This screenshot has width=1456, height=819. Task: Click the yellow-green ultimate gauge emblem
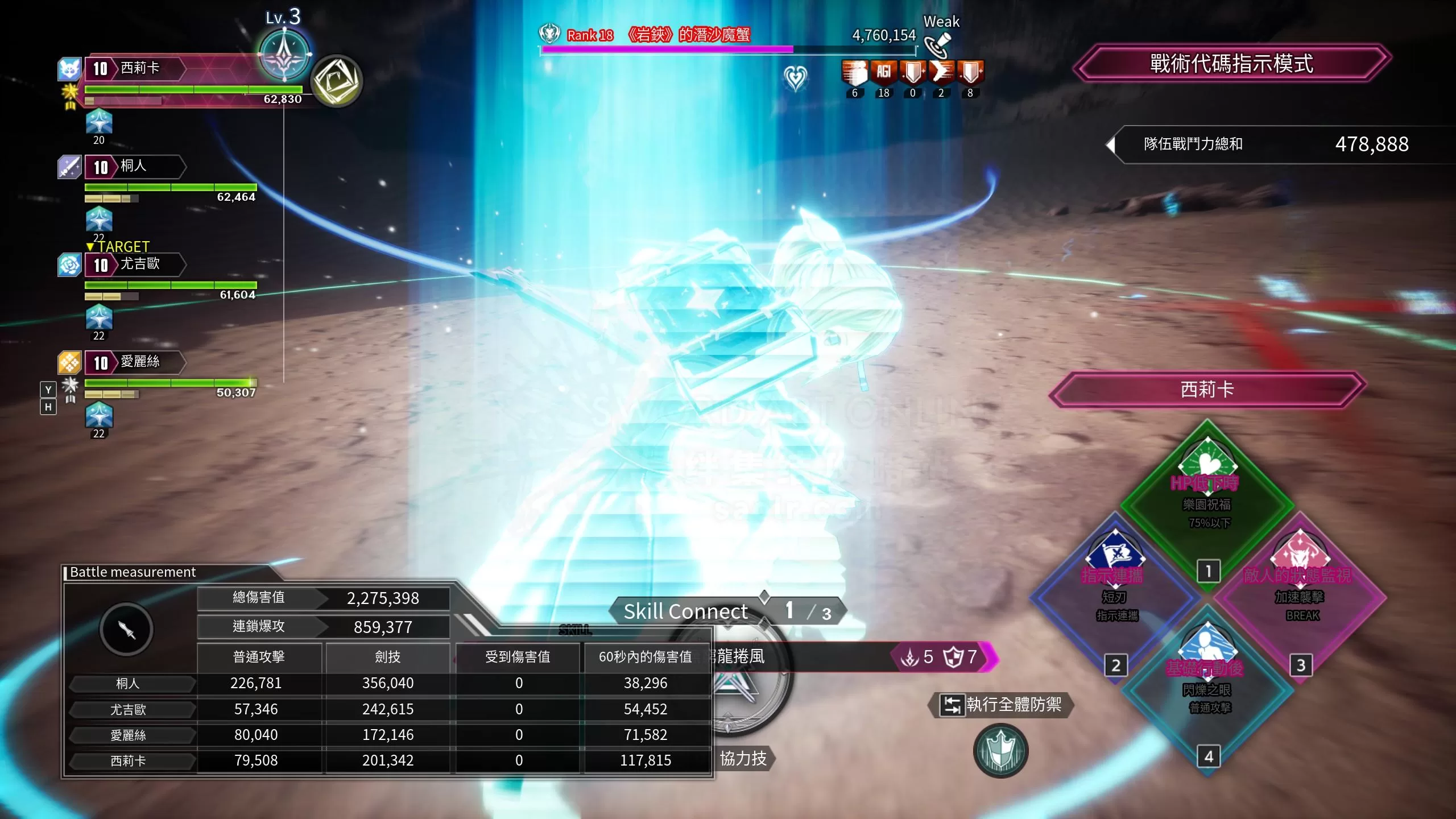tap(336, 81)
